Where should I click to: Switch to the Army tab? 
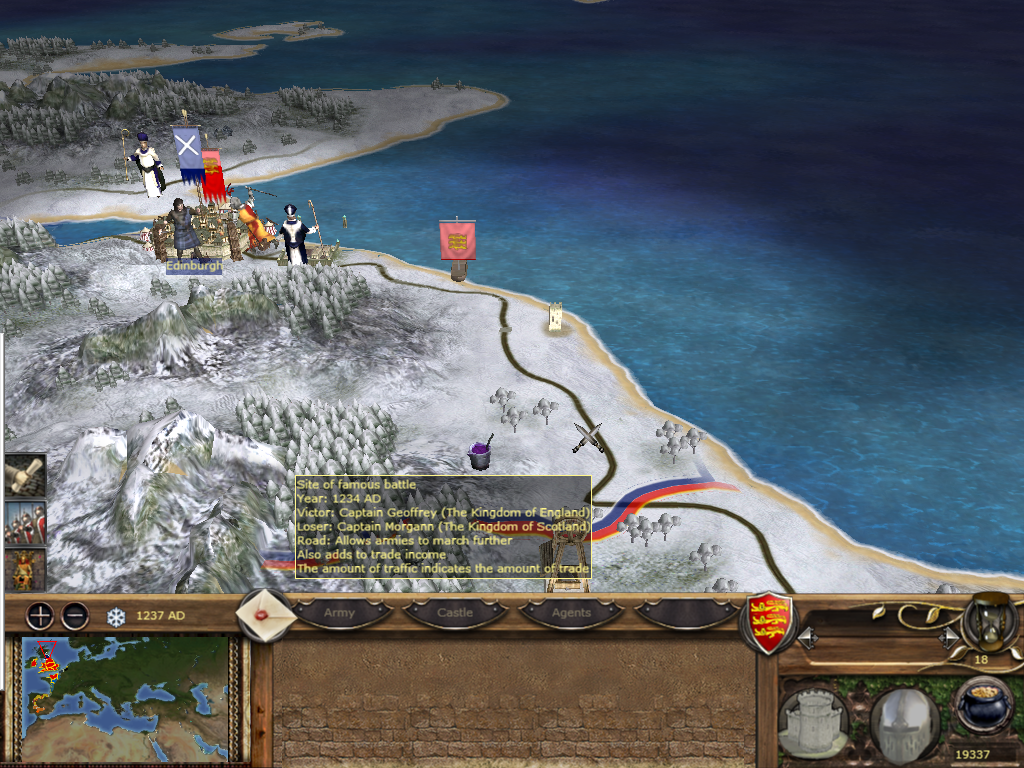pyautogui.click(x=339, y=612)
